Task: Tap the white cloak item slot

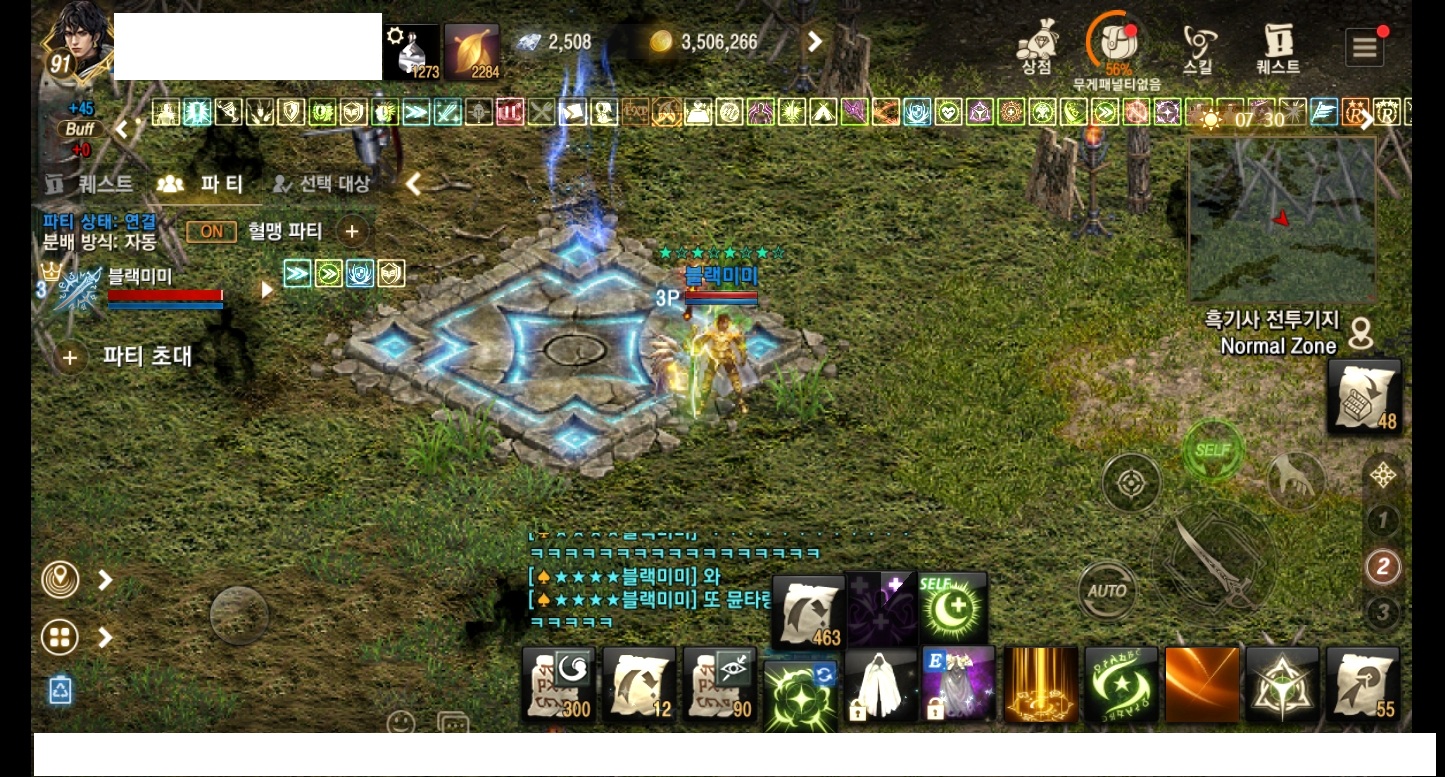Action: pyautogui.click(x=880, y=686)
